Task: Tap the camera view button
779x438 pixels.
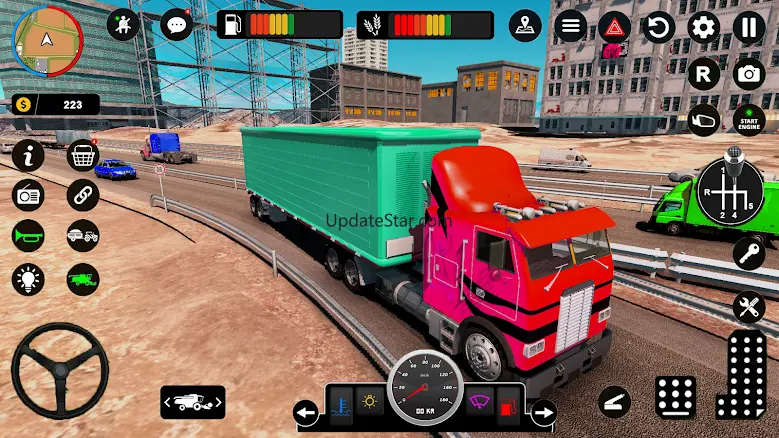Action: [x=748, y=74]
